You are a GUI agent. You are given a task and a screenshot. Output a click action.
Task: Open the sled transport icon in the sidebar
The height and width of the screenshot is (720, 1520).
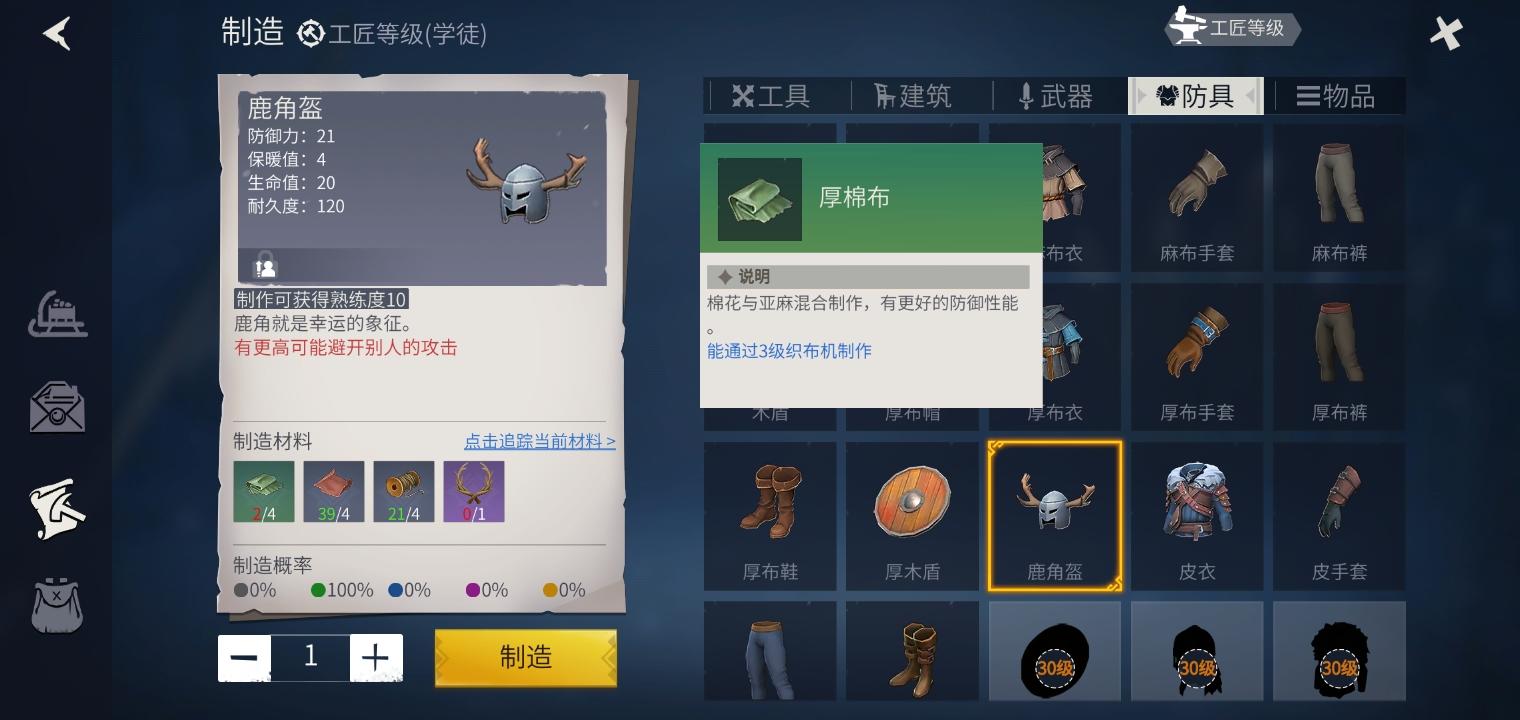pyautogui.click(x=57, y=314)
